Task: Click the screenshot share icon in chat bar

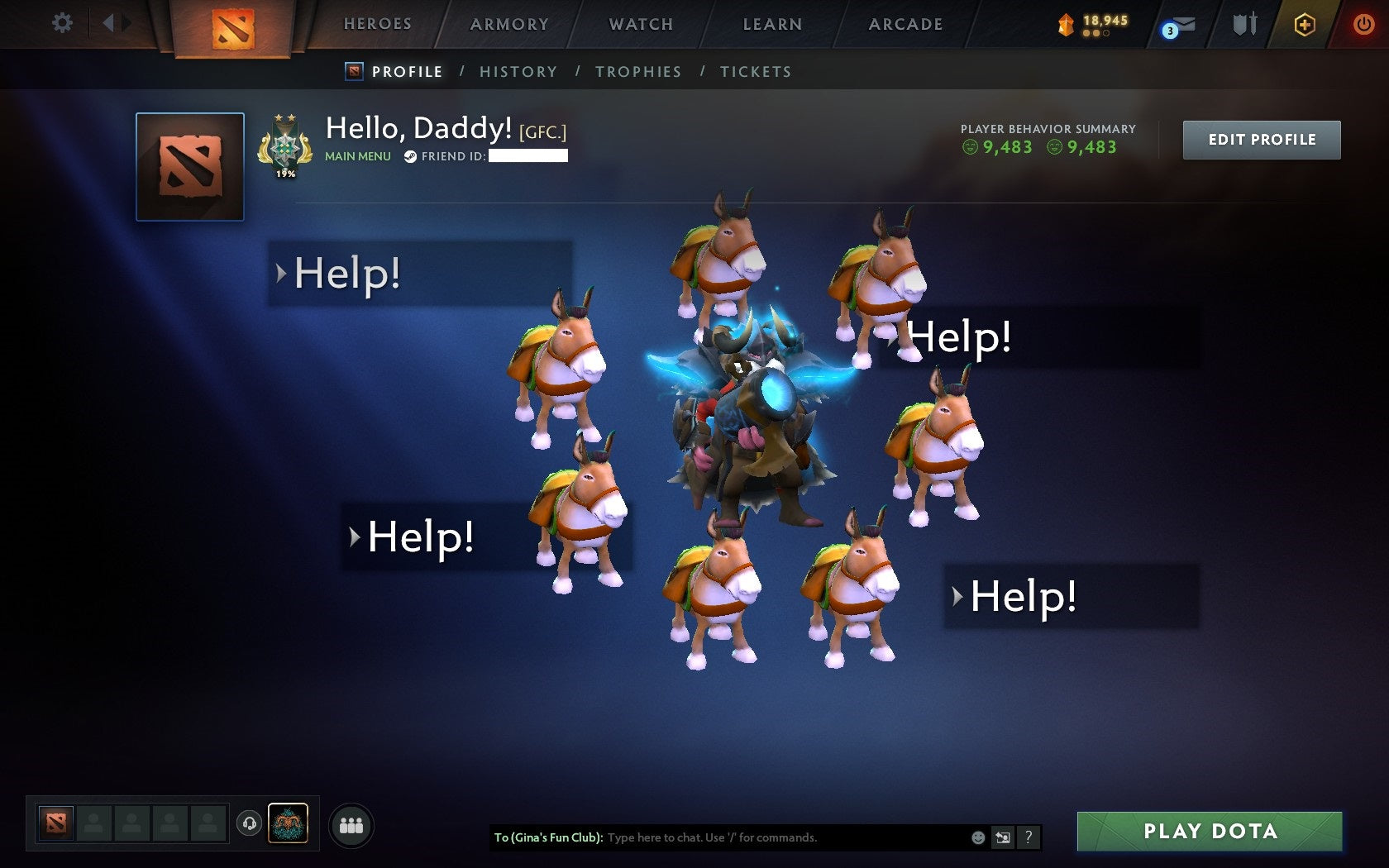Action: click(x=1004, y=837)
